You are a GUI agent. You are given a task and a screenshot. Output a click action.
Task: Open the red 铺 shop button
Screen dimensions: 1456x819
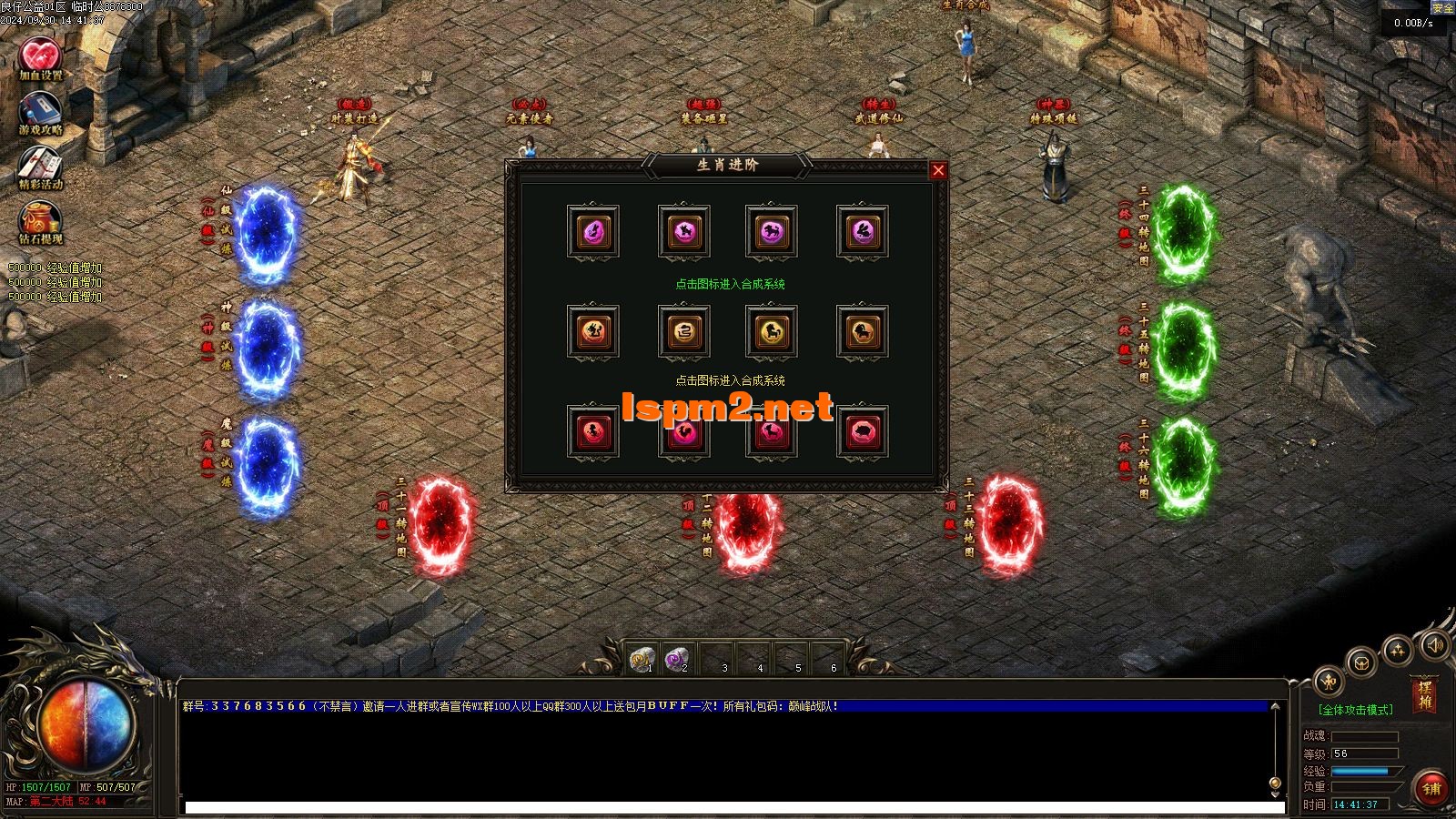pyautogui.click(x=1431, y=788)
